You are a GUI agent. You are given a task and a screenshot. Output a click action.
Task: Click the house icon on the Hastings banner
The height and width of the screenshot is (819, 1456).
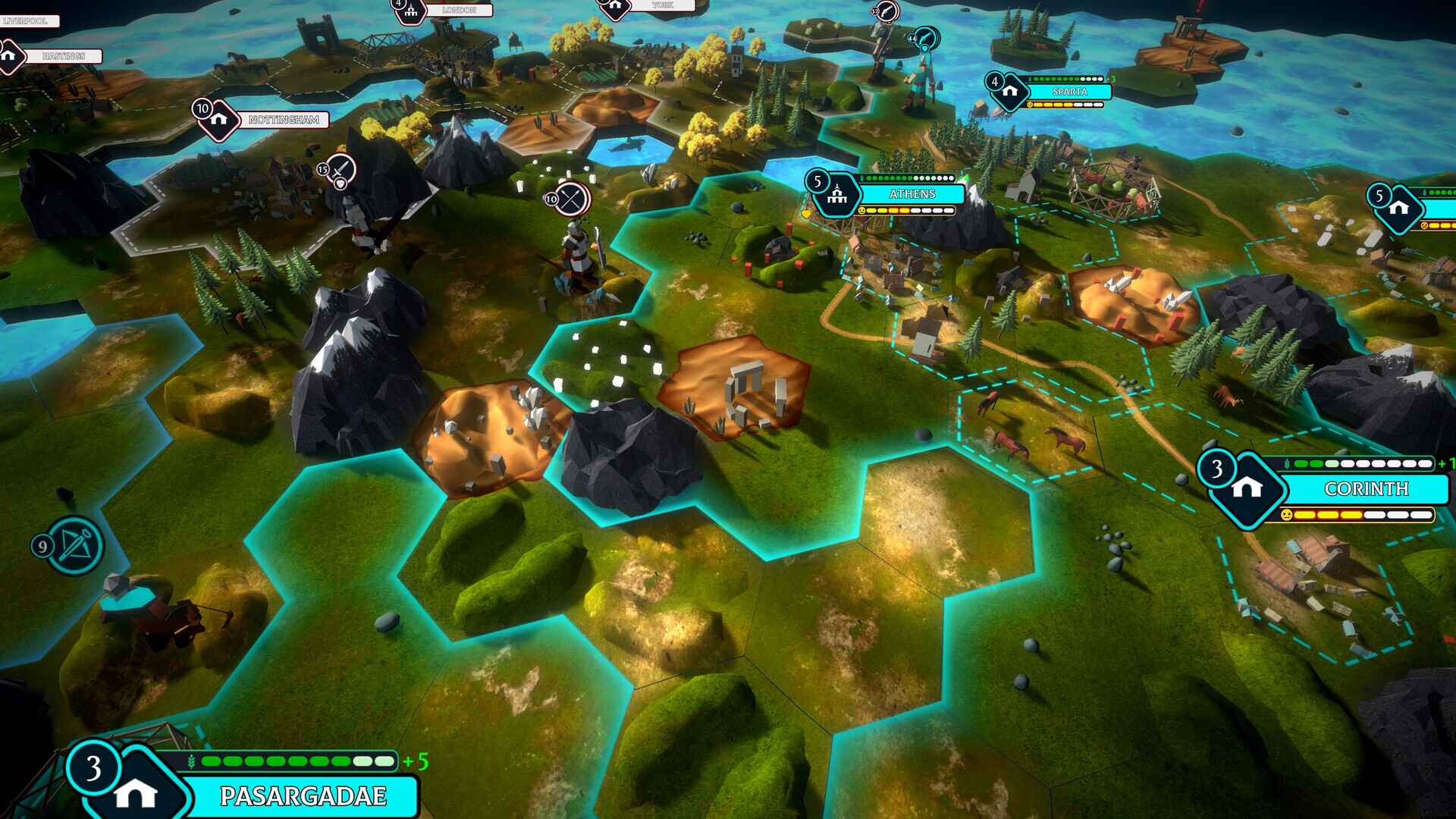tap(8, 55)
